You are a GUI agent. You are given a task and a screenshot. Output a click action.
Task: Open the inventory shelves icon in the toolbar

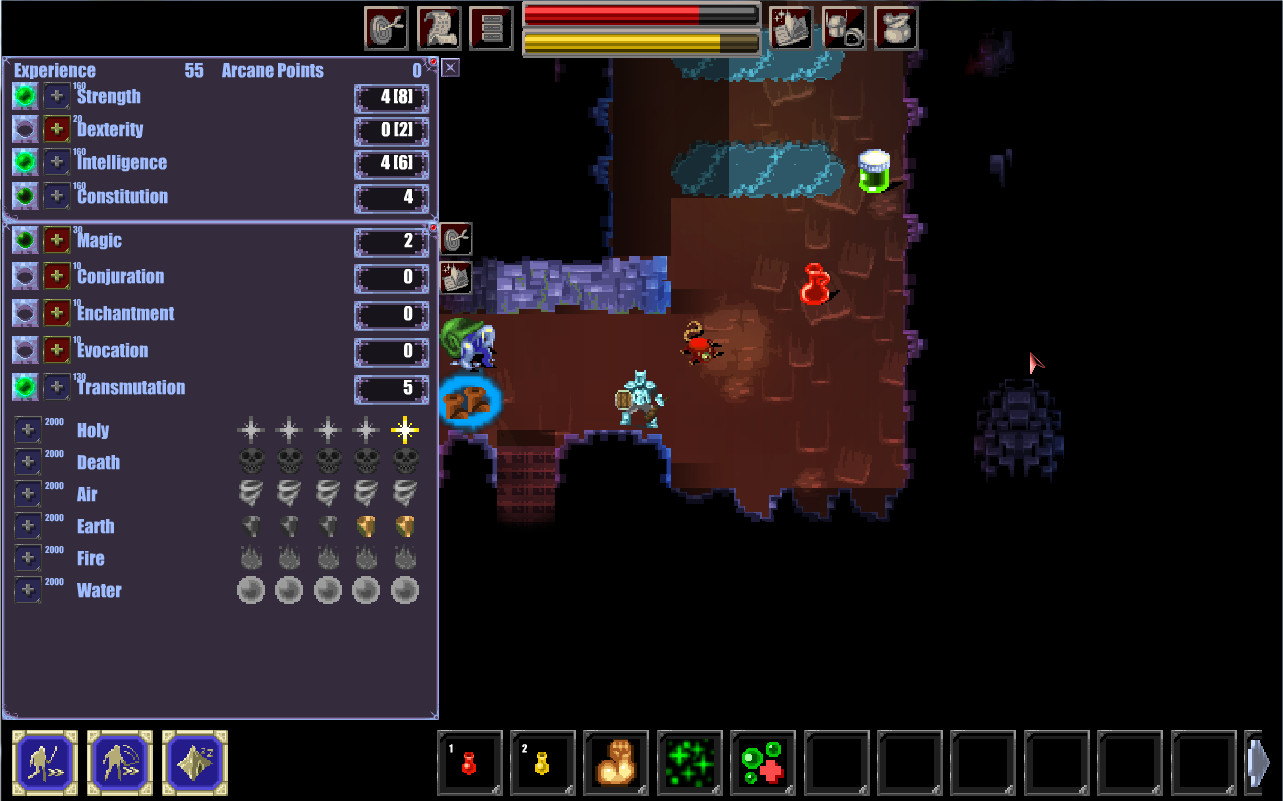(x=491, y=27)
